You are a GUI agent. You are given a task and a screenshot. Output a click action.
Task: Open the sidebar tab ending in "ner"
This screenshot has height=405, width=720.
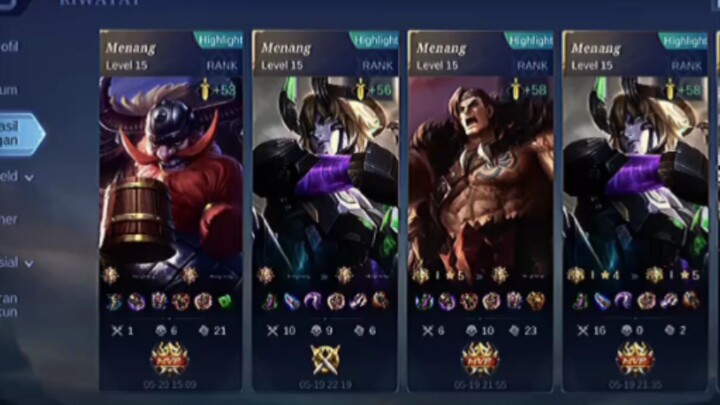coord(10,220)
